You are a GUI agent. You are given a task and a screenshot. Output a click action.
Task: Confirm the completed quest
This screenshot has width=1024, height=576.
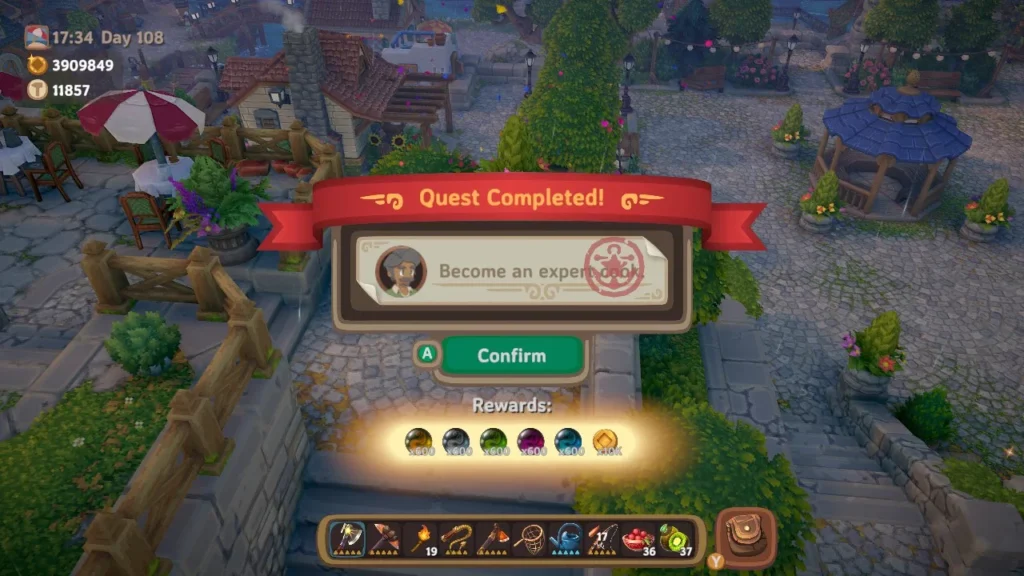(x=511, y=355)
